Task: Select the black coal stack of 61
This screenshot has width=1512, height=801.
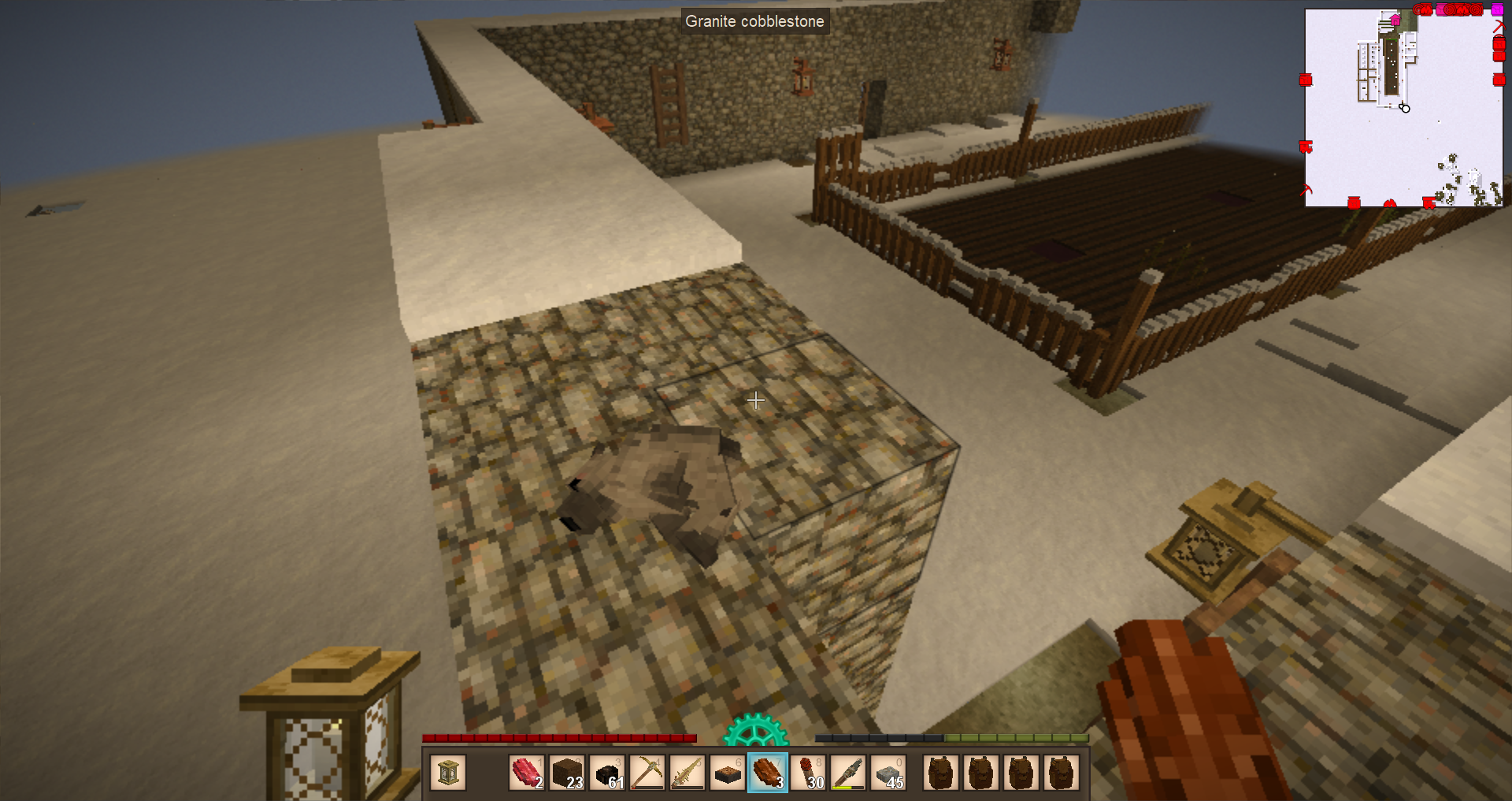Action: [x=607, y=773]
